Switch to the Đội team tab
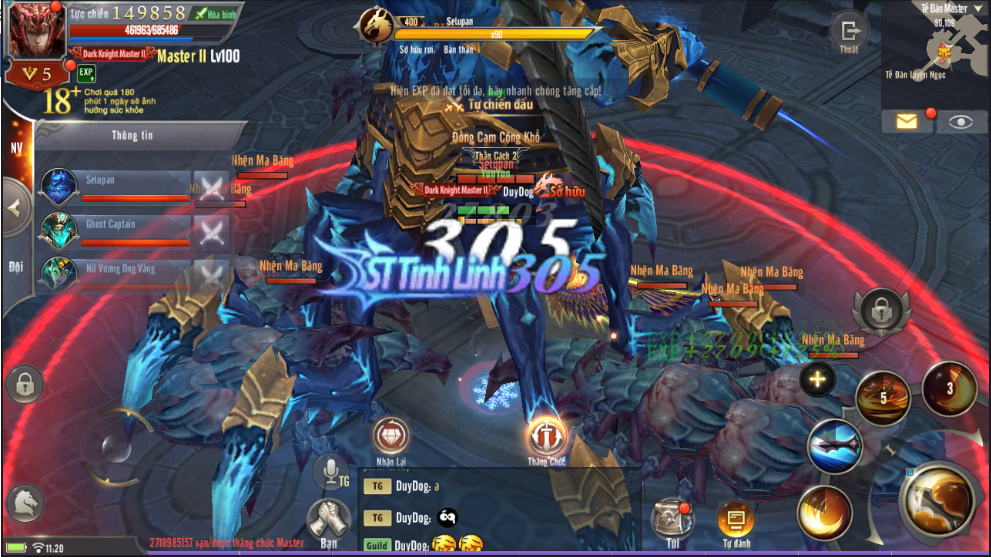 pyautogui.click(x=15, y=267)
